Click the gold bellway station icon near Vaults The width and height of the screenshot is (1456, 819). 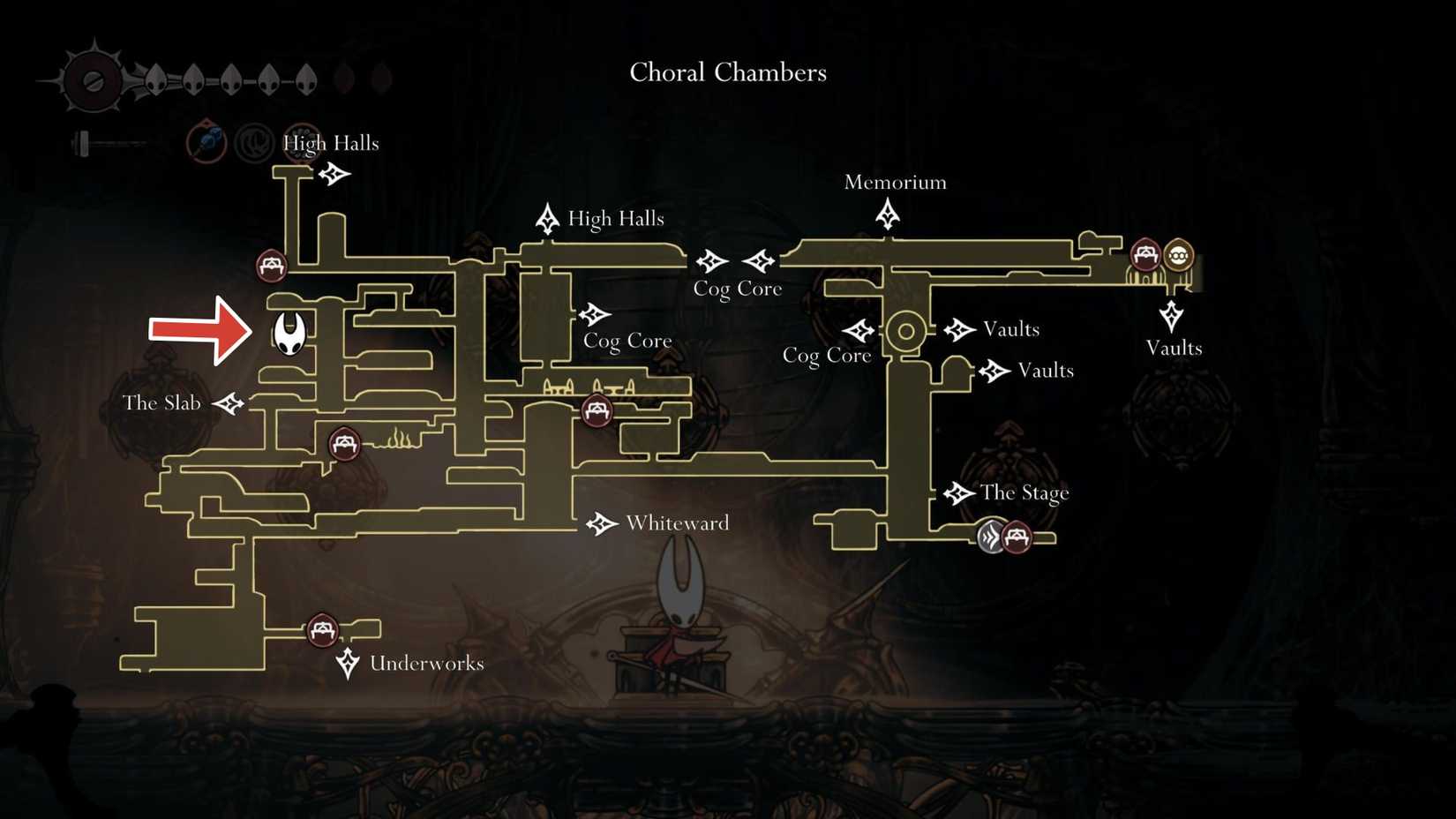(x=1180, y=256)
